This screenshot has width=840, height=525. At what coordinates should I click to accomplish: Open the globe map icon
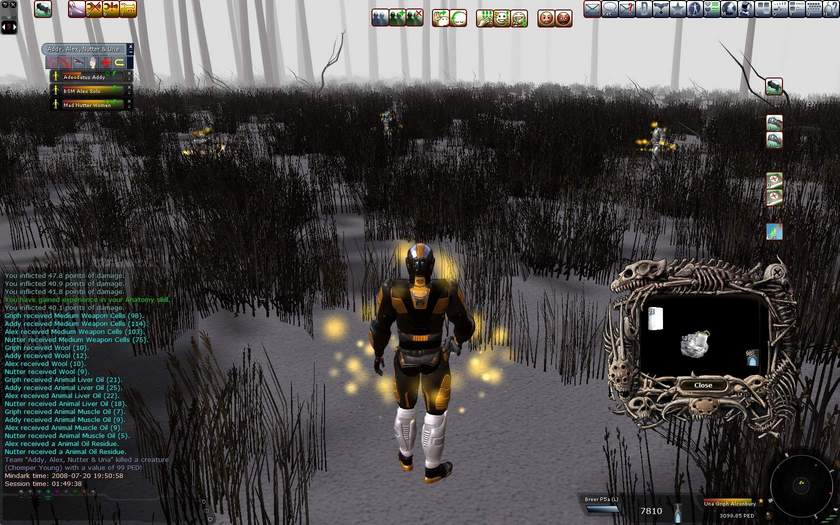[730, 9]
